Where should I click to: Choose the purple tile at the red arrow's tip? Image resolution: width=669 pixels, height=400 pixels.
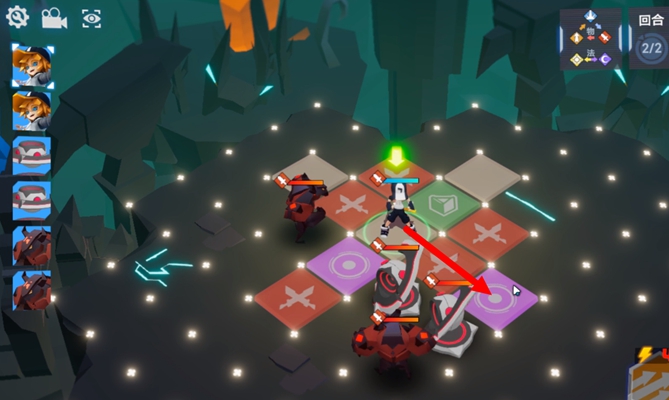point(498,296)
